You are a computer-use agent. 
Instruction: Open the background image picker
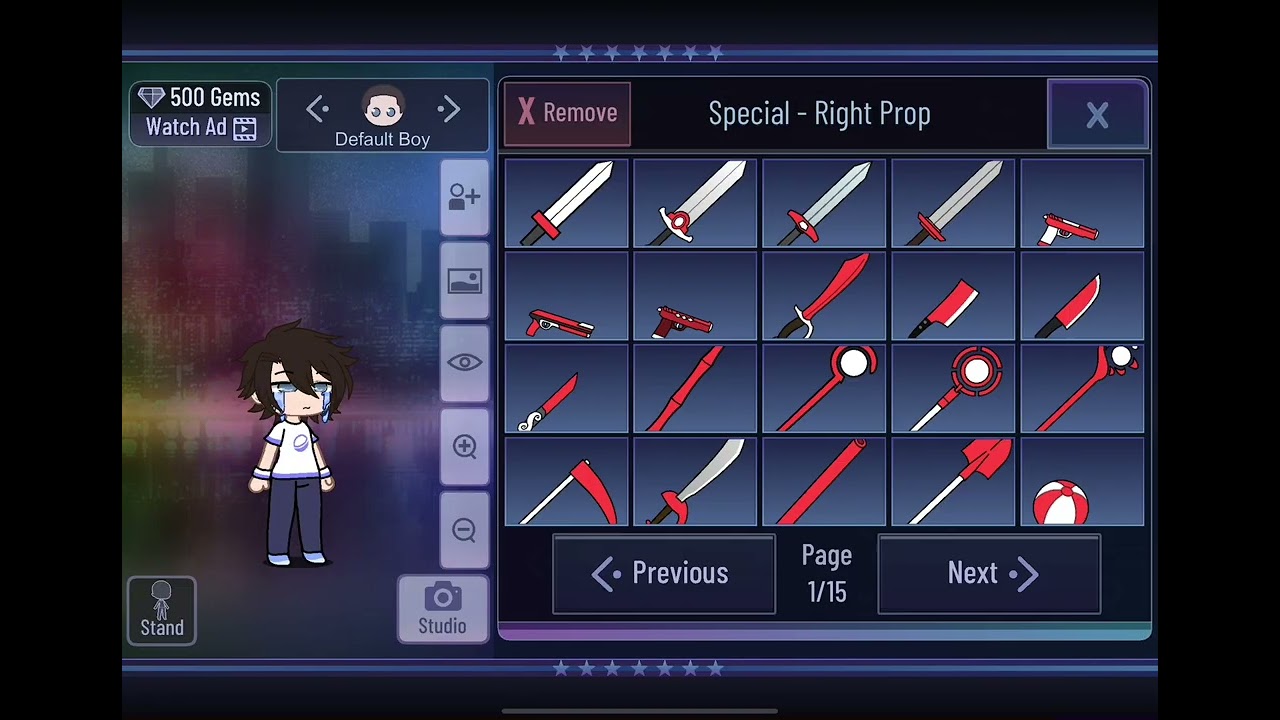464,281
